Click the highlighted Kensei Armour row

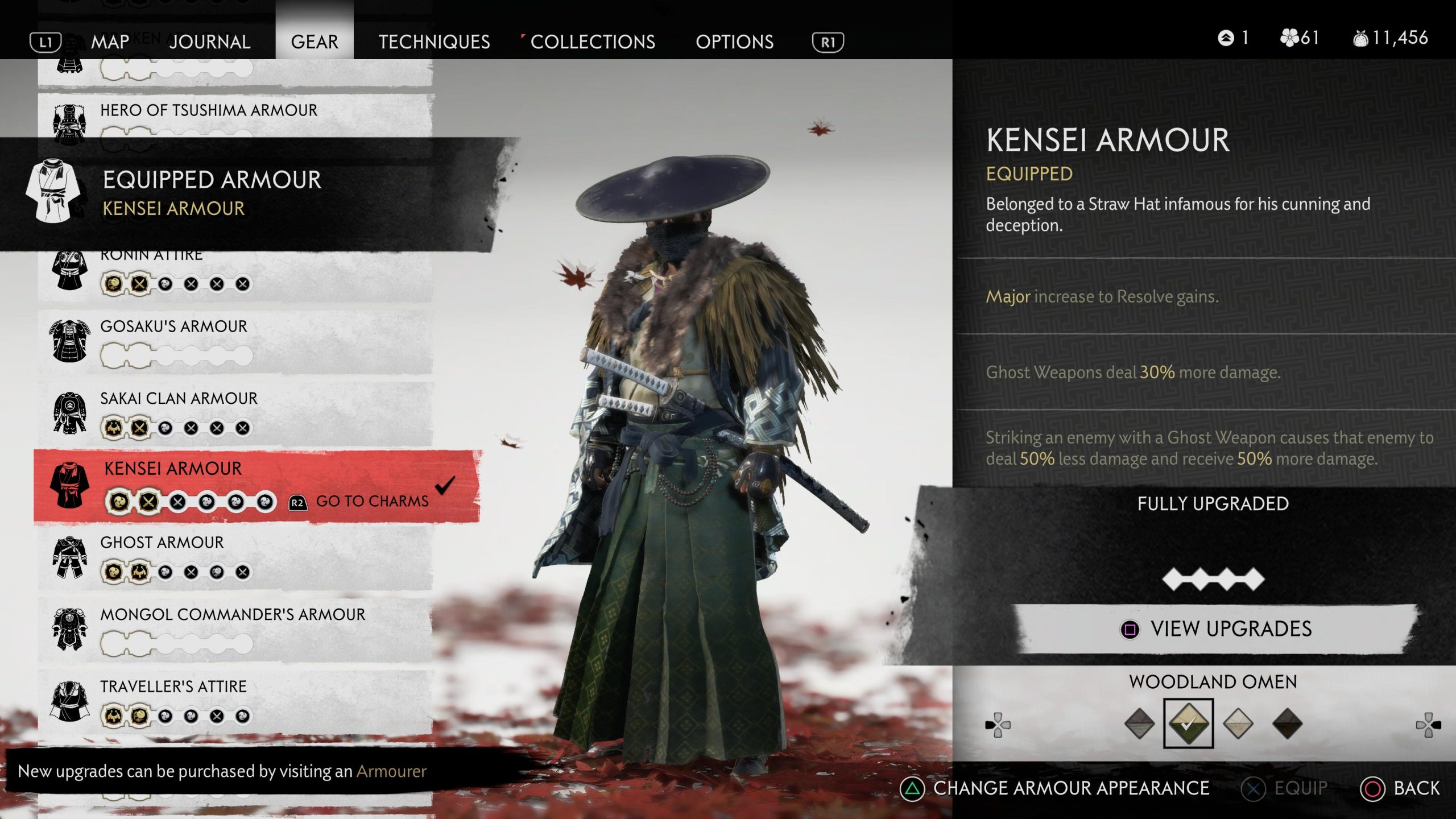(x=173, y=469)
